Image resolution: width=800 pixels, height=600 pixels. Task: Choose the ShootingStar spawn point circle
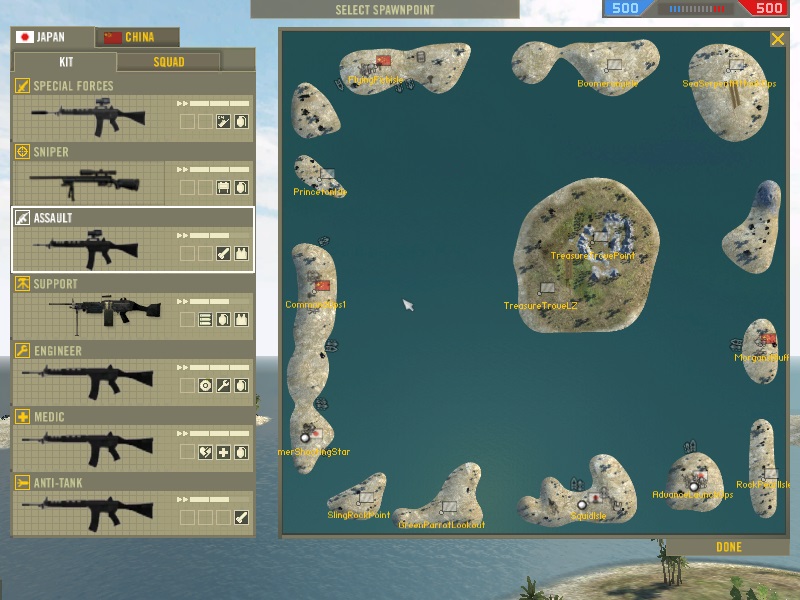306,437
